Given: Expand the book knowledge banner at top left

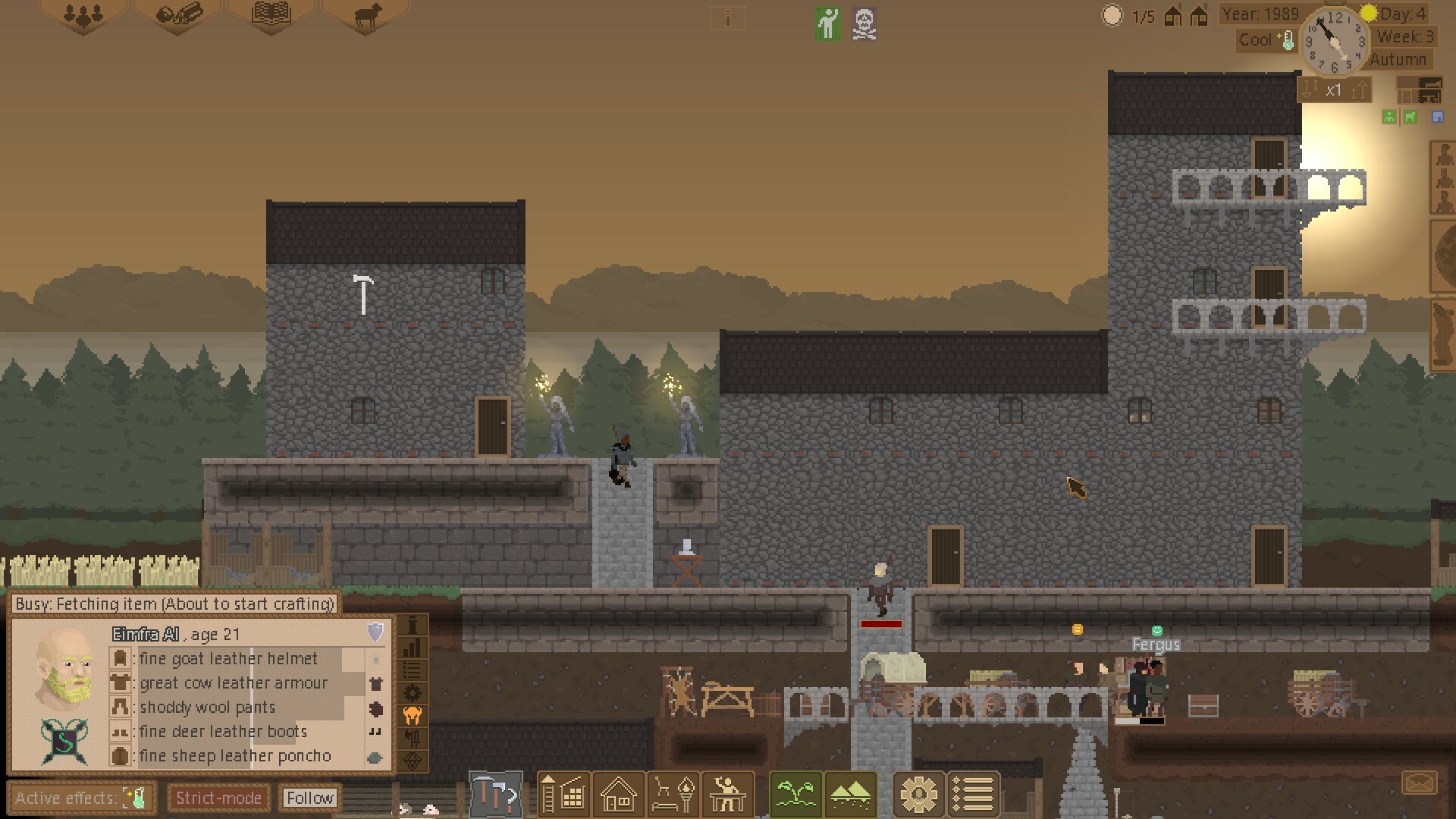Looking at the screenshot, I should click(271, 15).
